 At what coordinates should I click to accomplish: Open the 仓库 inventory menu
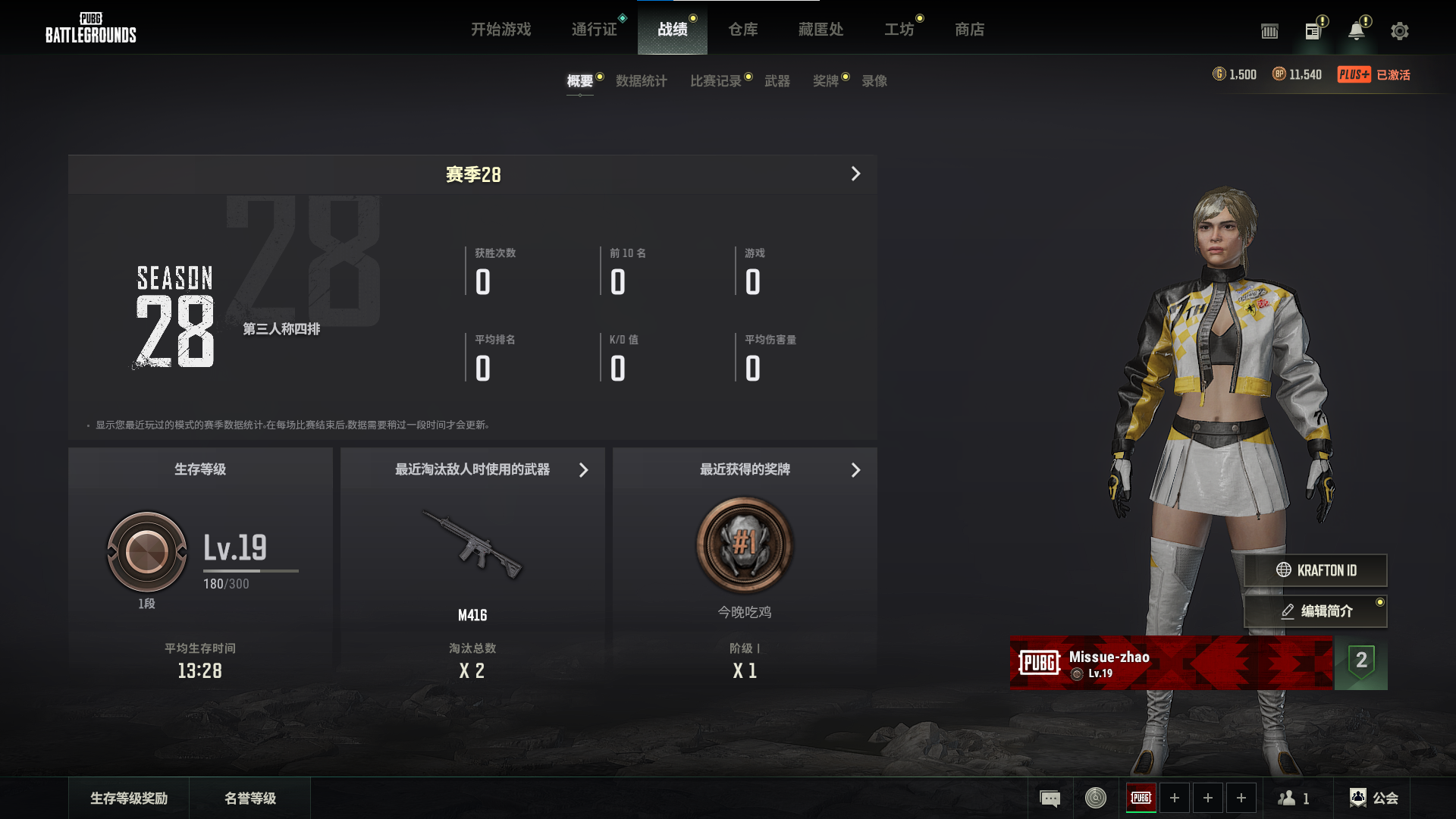742,30
